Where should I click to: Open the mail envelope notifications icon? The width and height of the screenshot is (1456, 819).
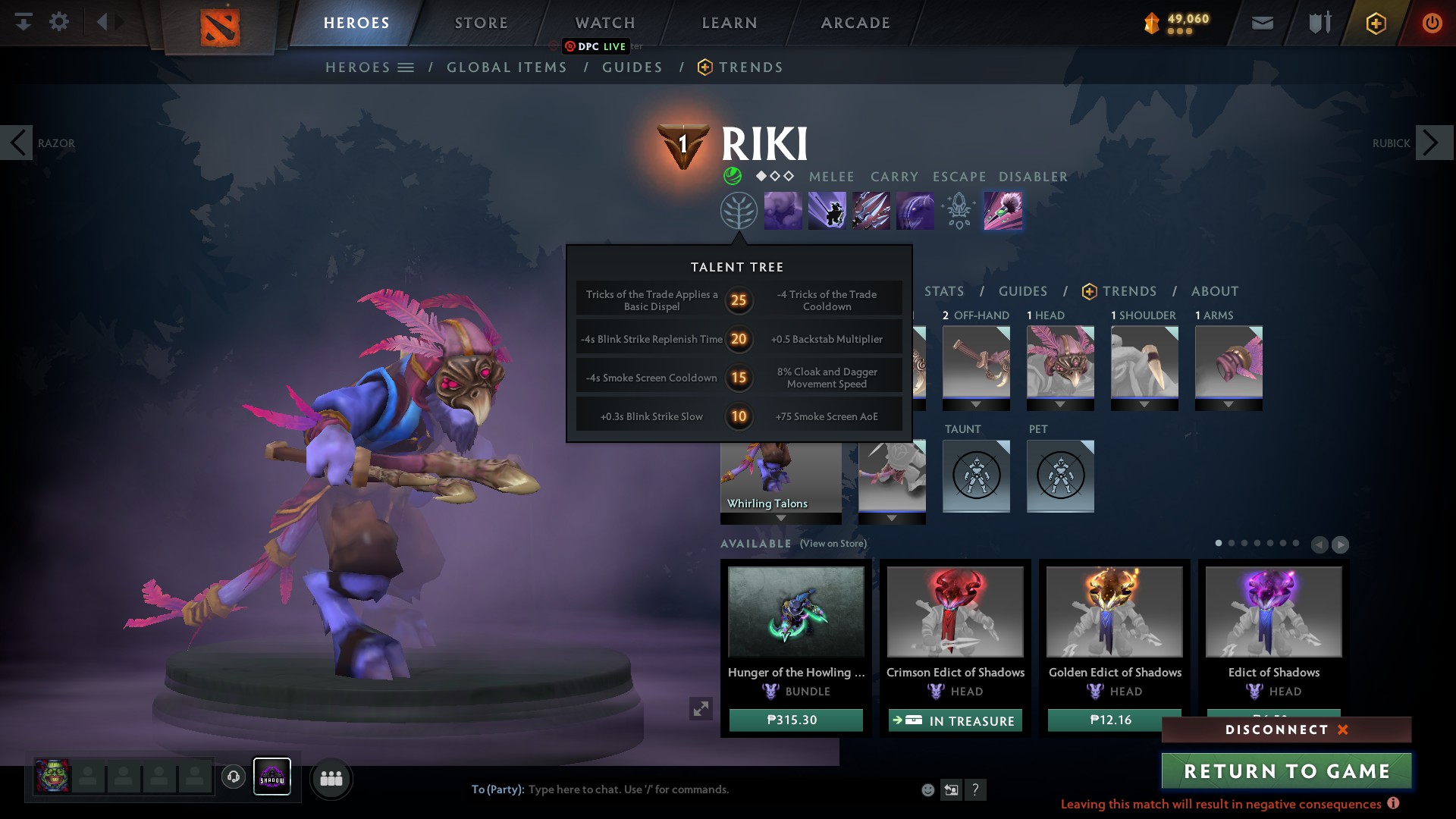1261,22
